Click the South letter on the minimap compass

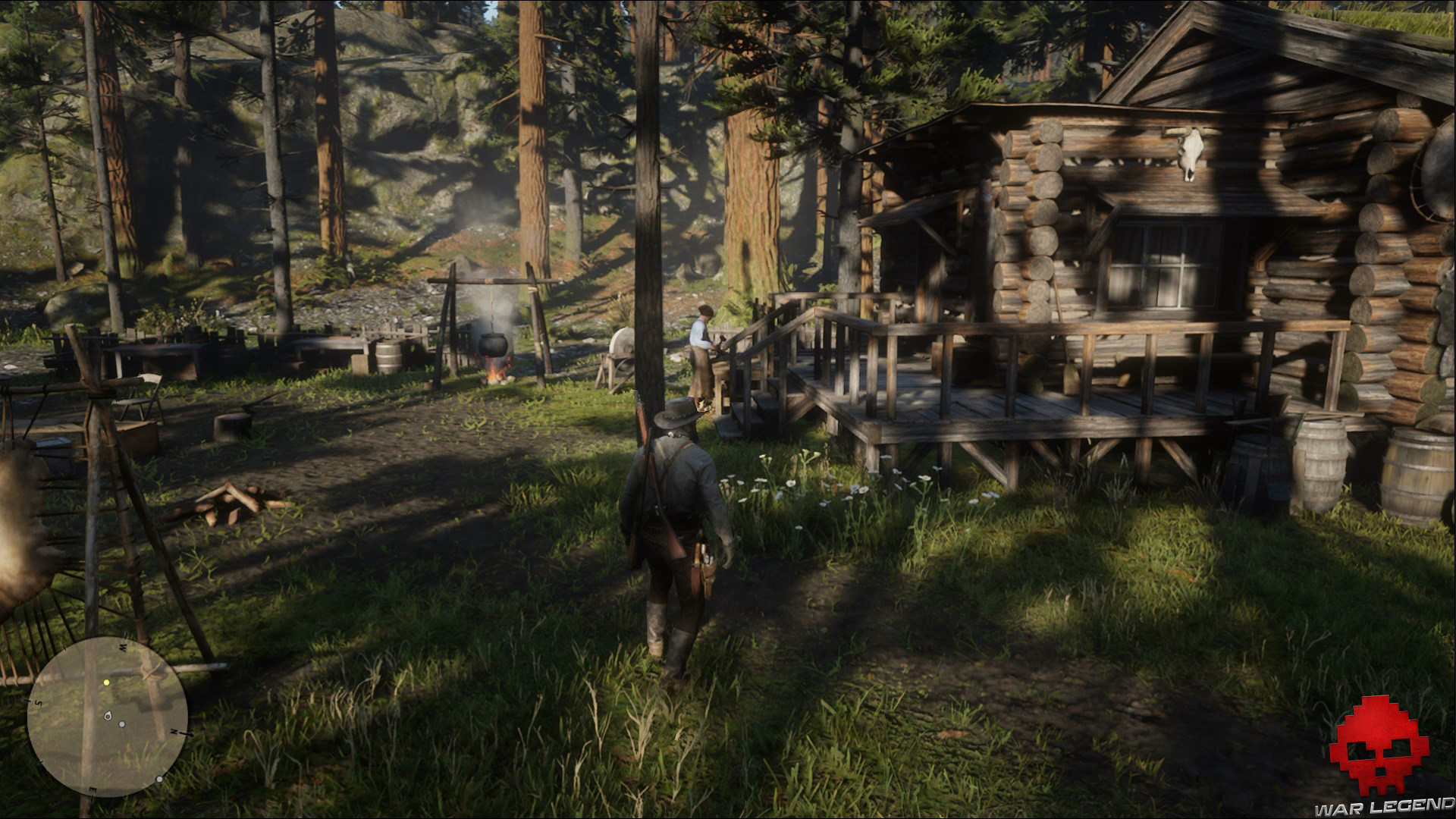[39, 702]
